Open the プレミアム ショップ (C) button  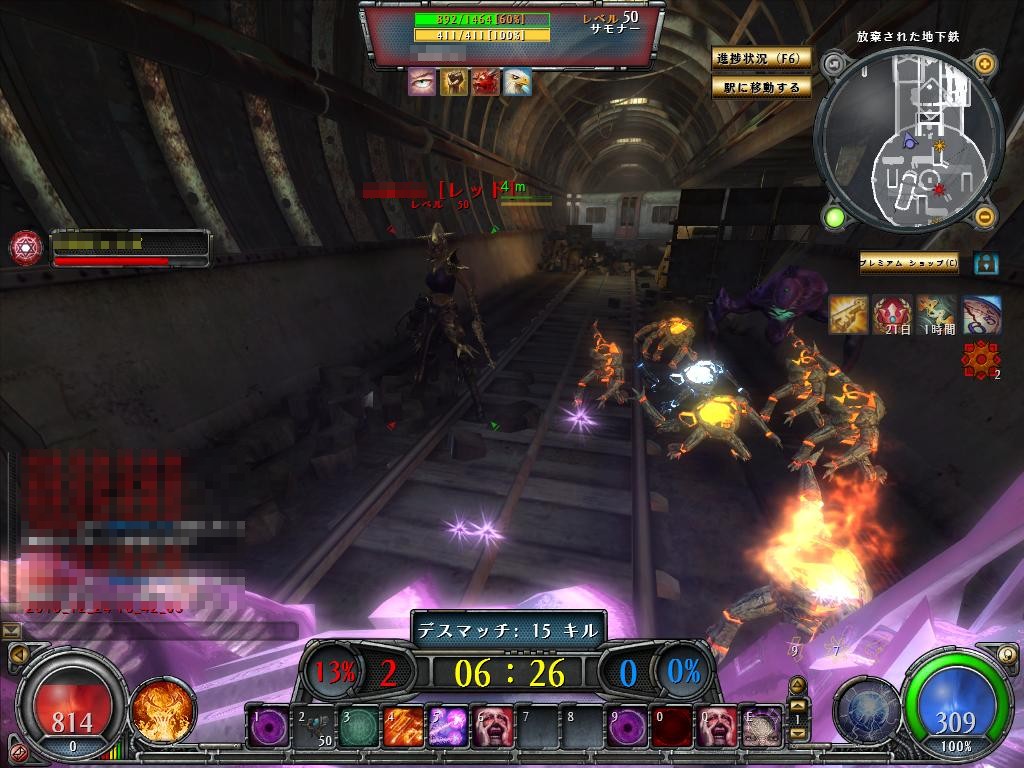click(909, 263)
